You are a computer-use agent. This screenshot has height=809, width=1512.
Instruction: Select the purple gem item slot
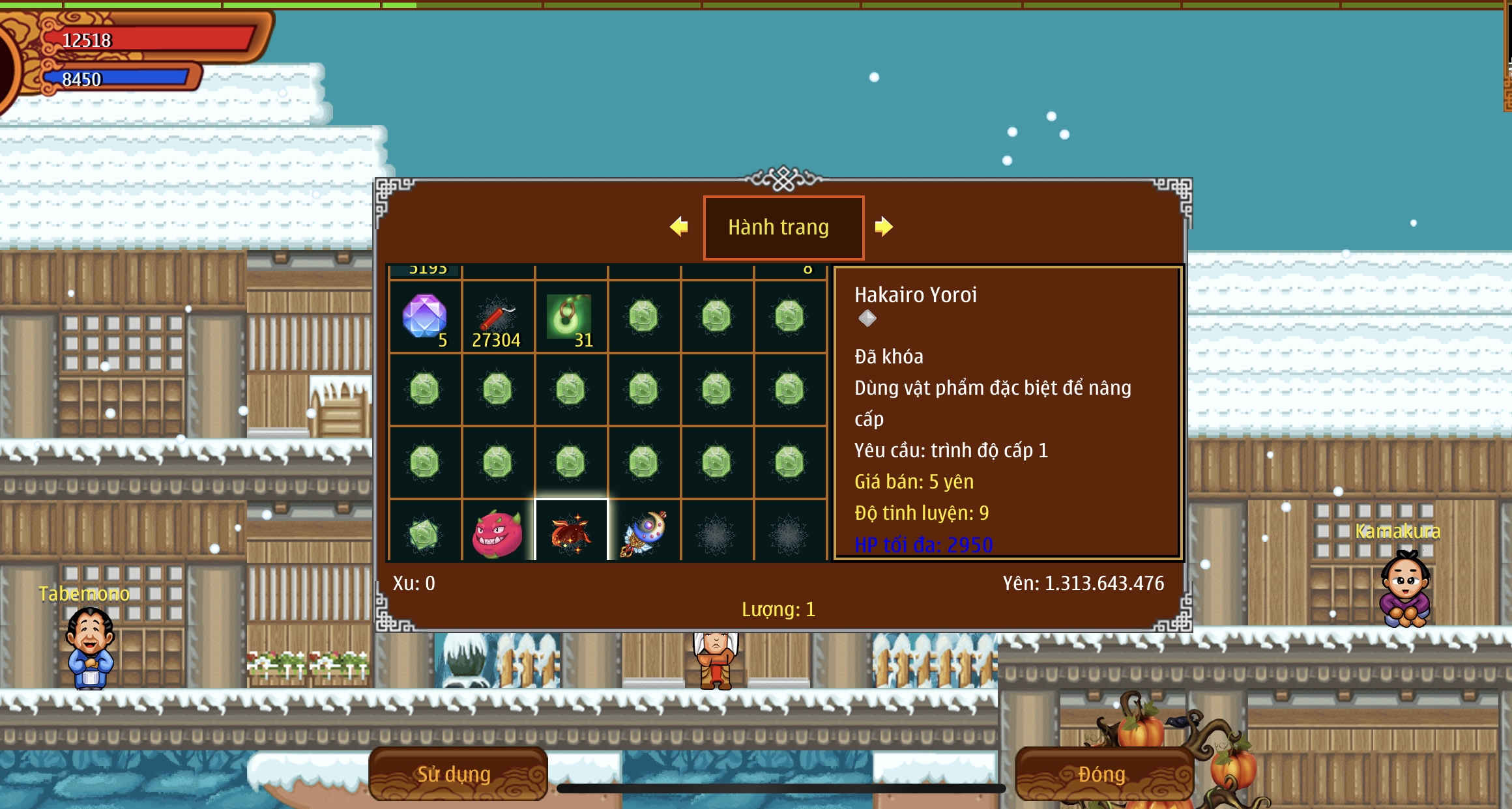(x=425, y=317)
